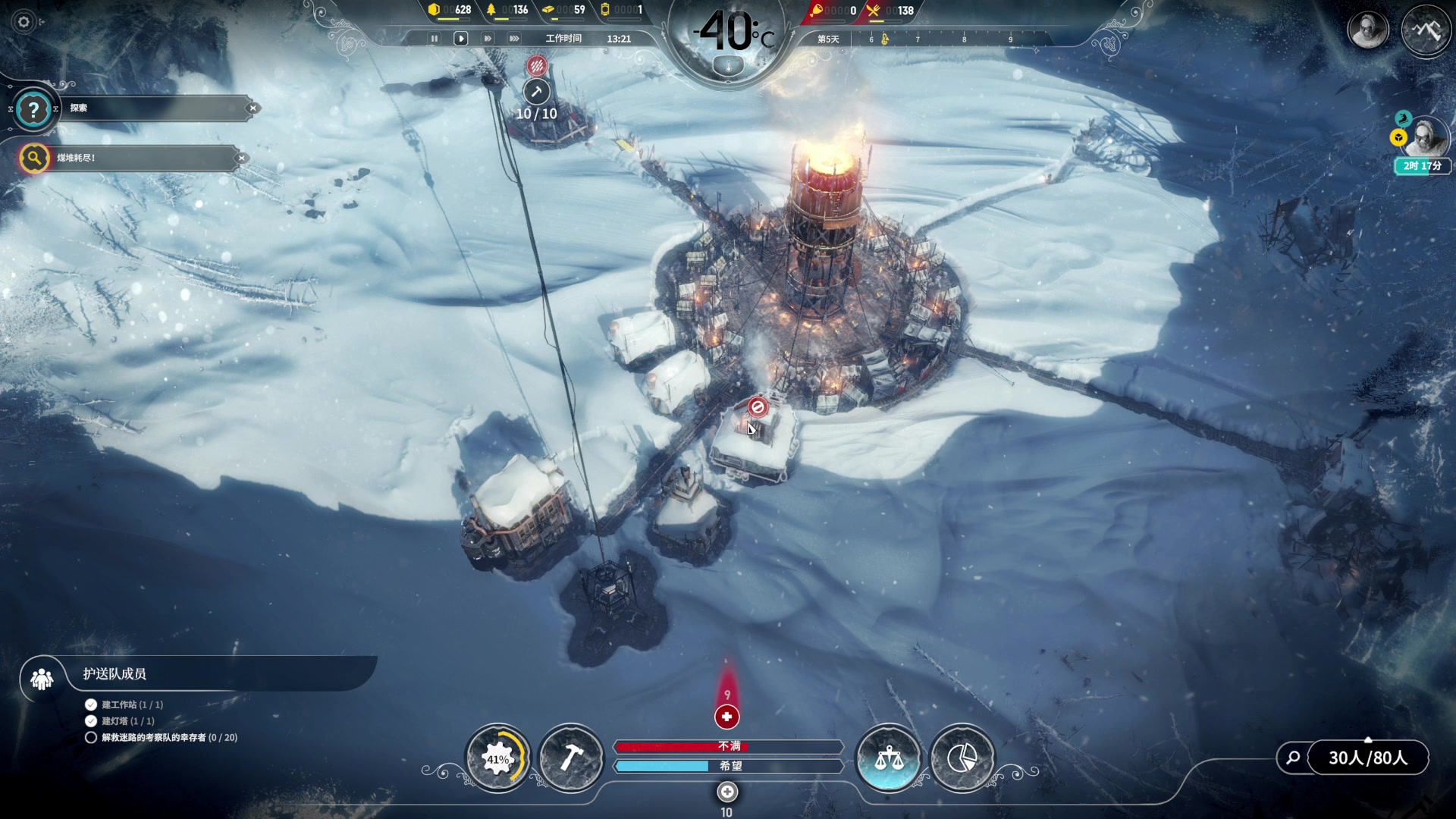Select the bearded leader portrait at top

(1367, 30)
